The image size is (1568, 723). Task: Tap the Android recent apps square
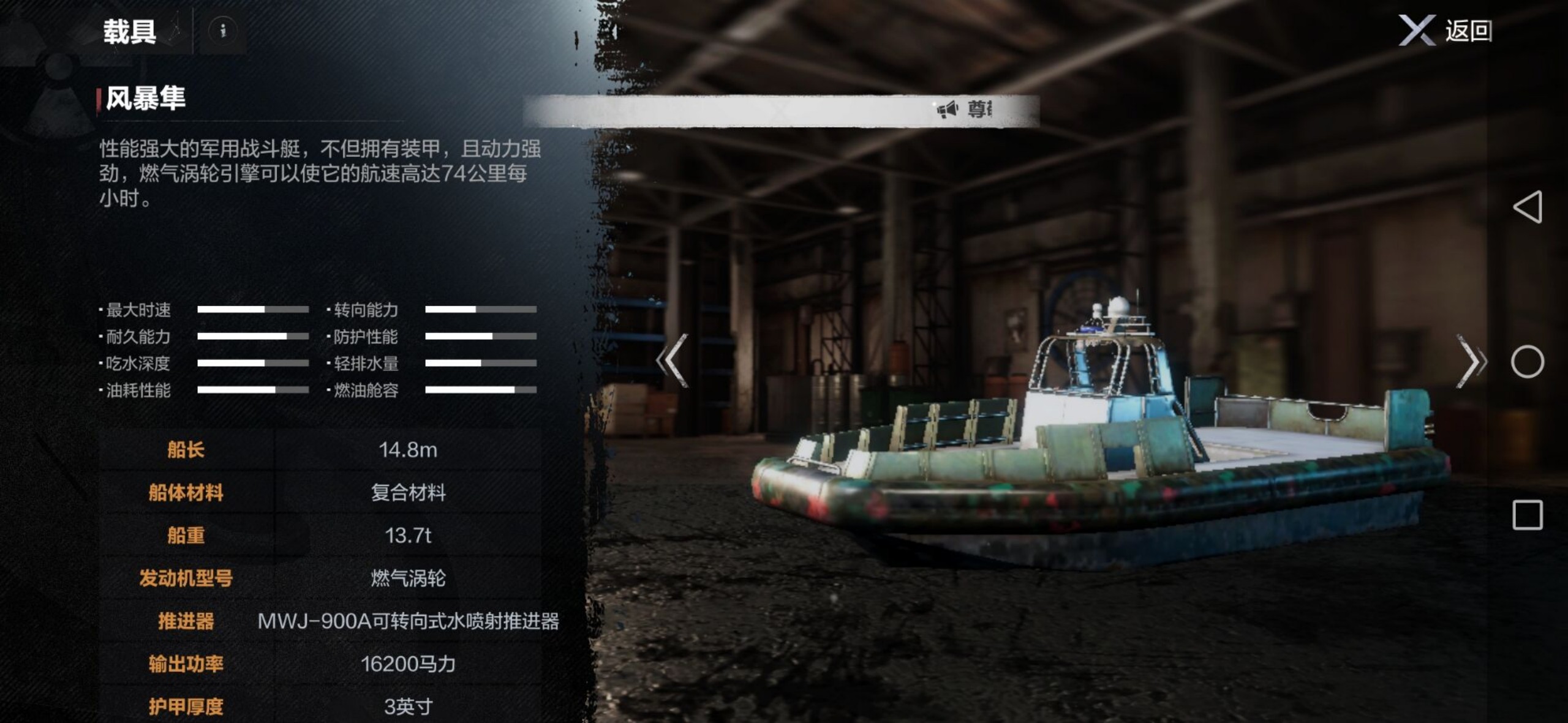pos(1527,515)
